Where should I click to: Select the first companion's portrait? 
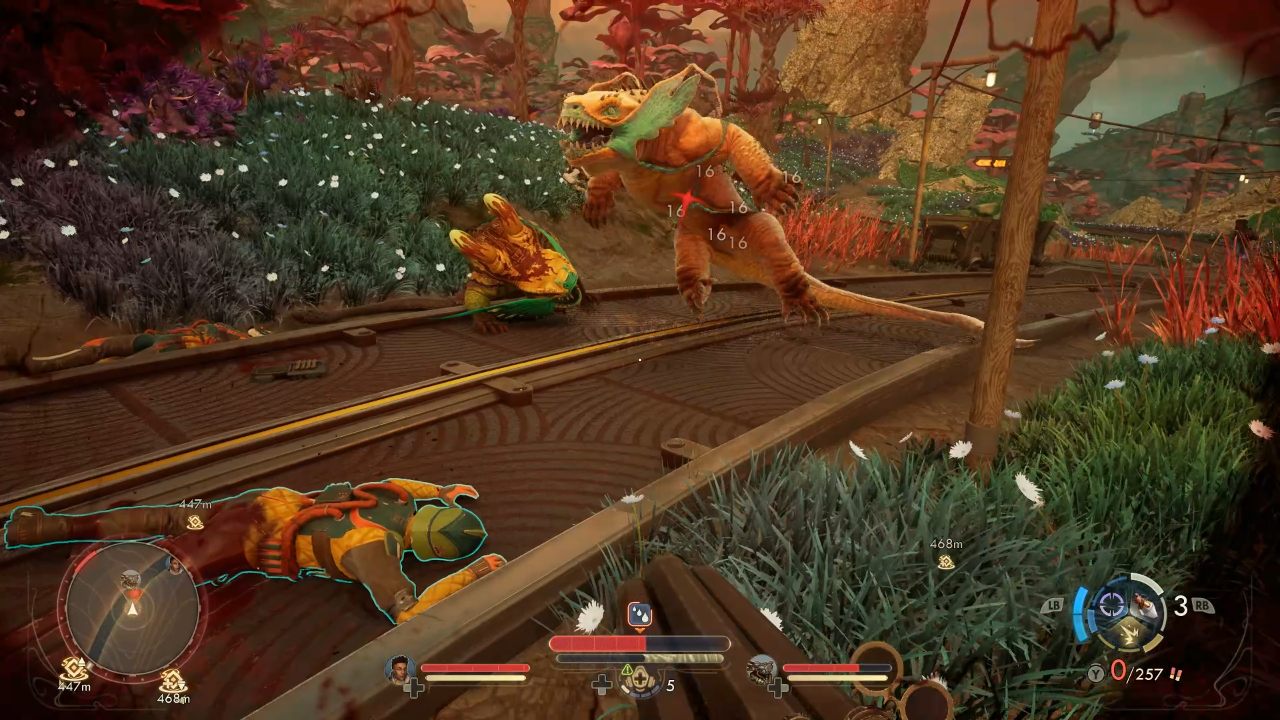(401, 669)
